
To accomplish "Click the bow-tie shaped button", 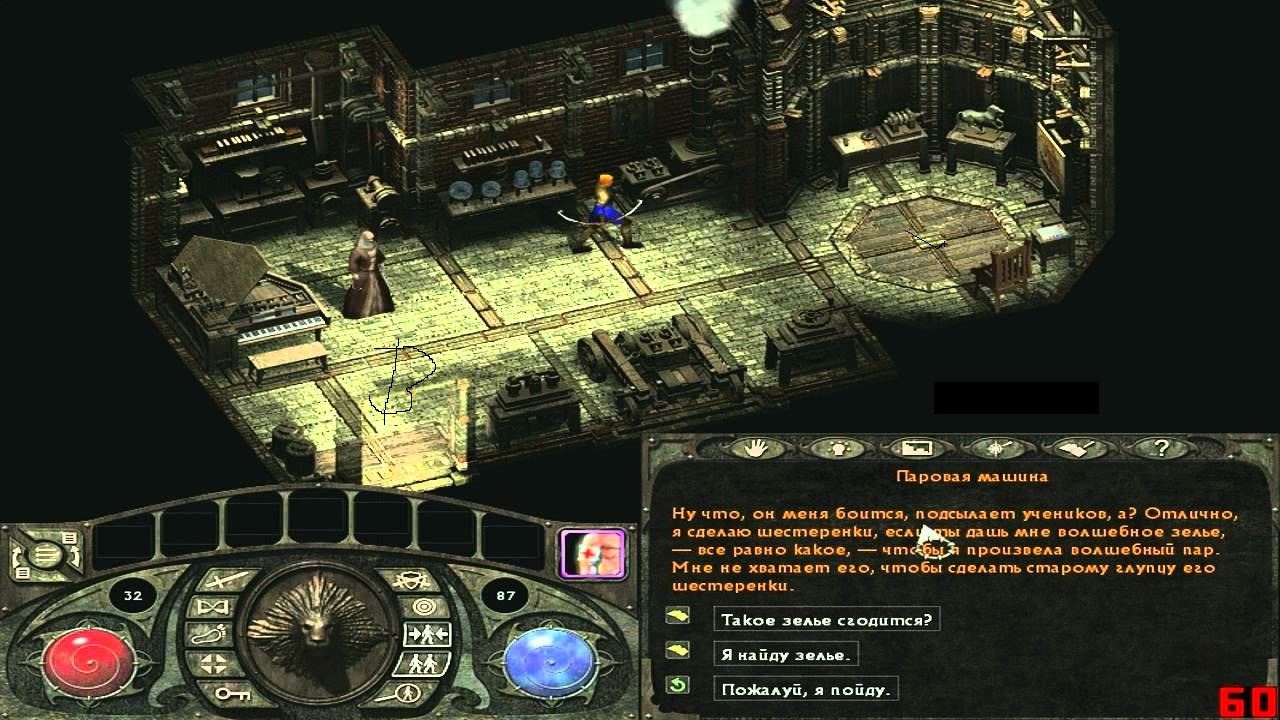I will point(214,607).
